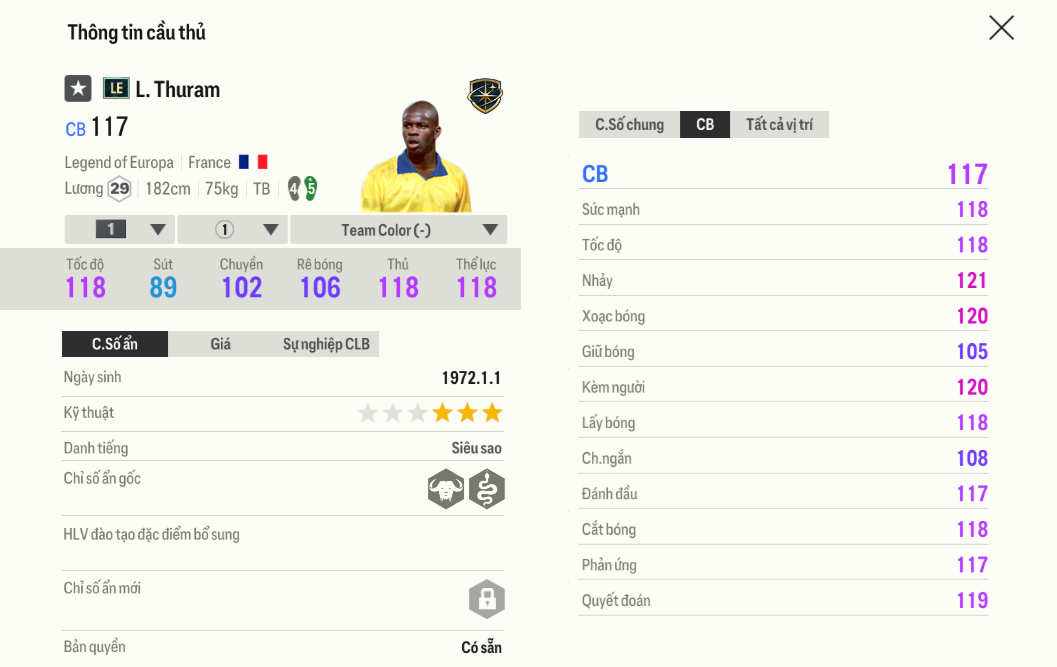The image size is (1057, 667).
Task: Open the Team Color dropdown
Action: point(399,230)
